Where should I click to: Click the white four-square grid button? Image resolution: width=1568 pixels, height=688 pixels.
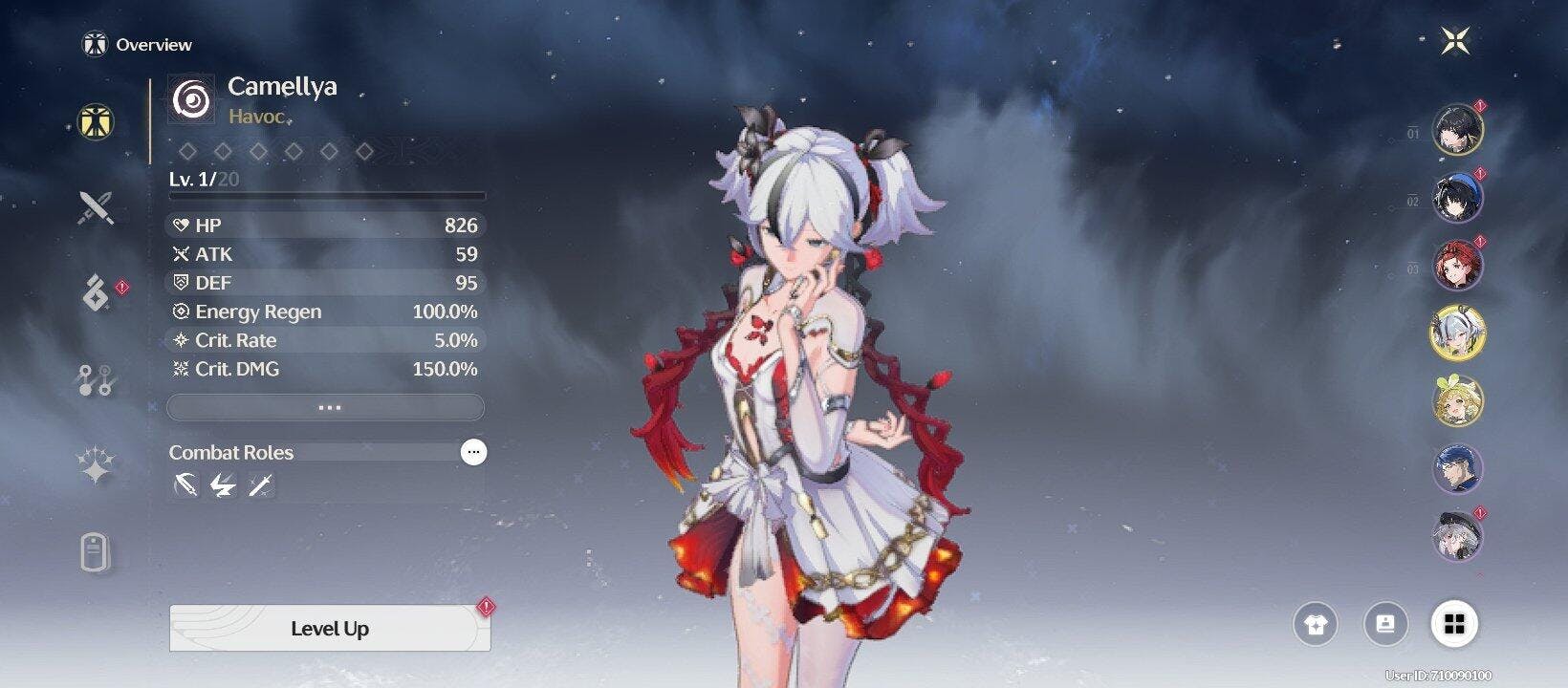1454,625
